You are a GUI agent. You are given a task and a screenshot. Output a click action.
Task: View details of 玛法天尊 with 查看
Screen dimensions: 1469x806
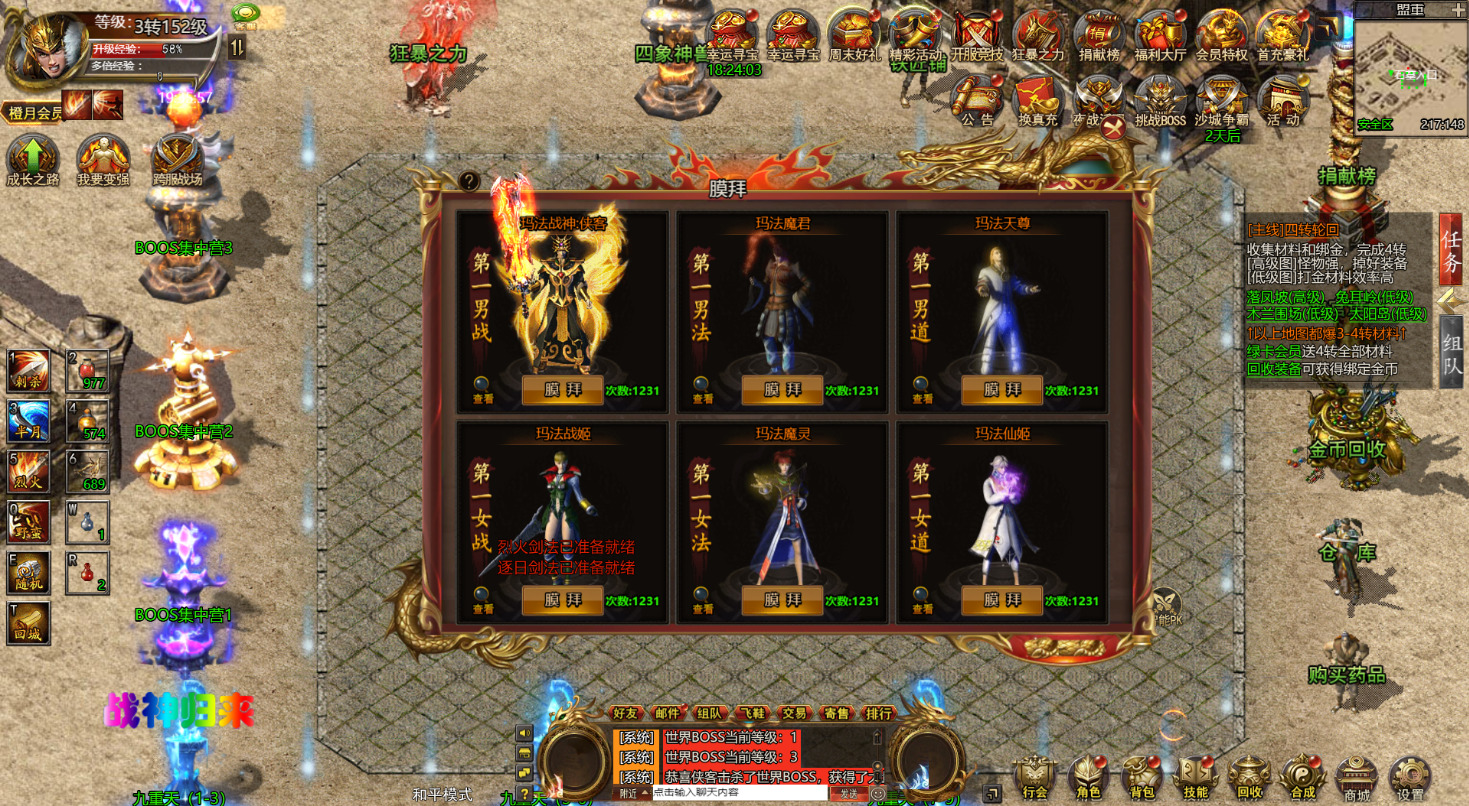[x=922, y=388]
